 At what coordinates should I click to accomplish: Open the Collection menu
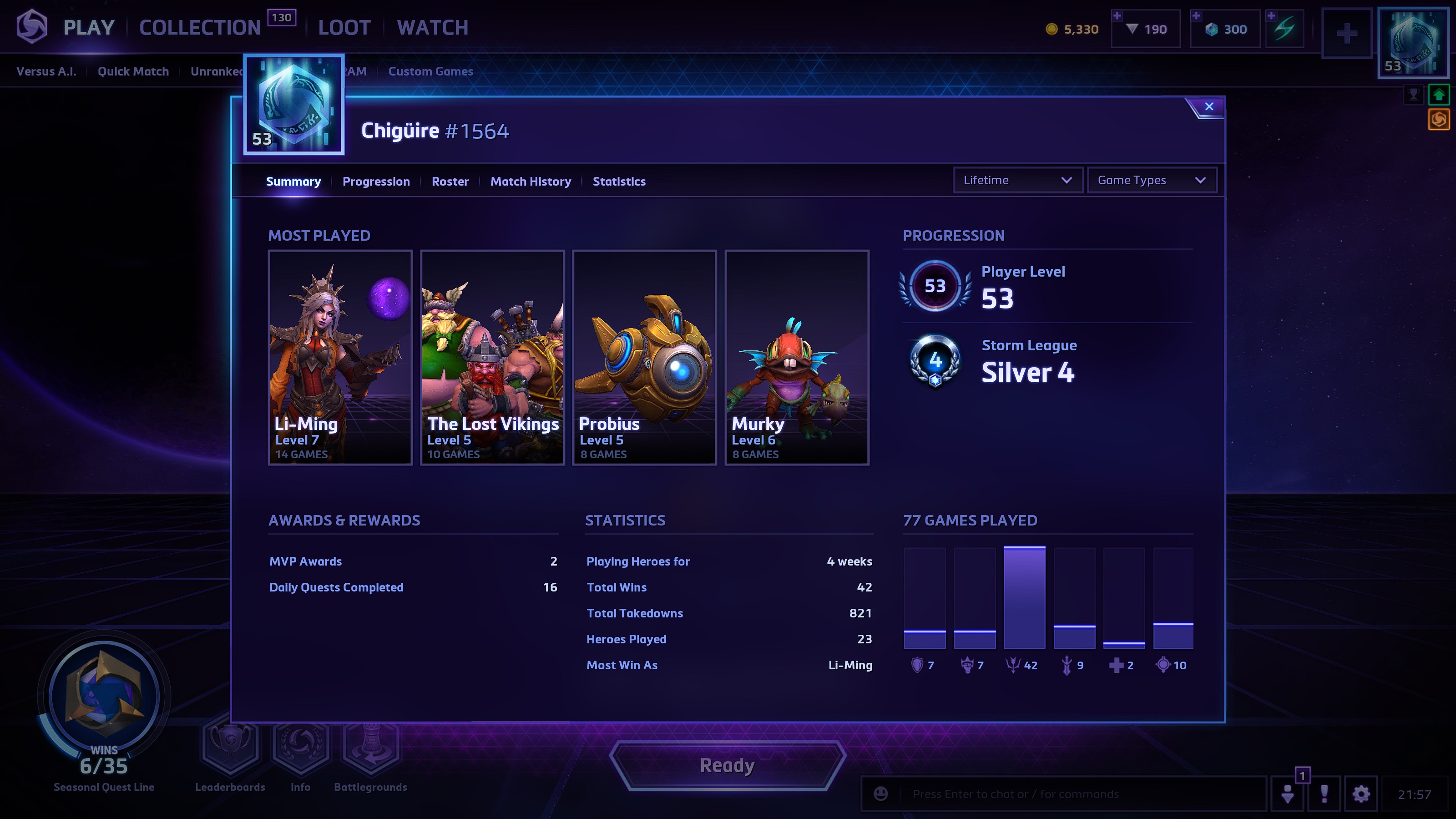click(x=200, y=28)
